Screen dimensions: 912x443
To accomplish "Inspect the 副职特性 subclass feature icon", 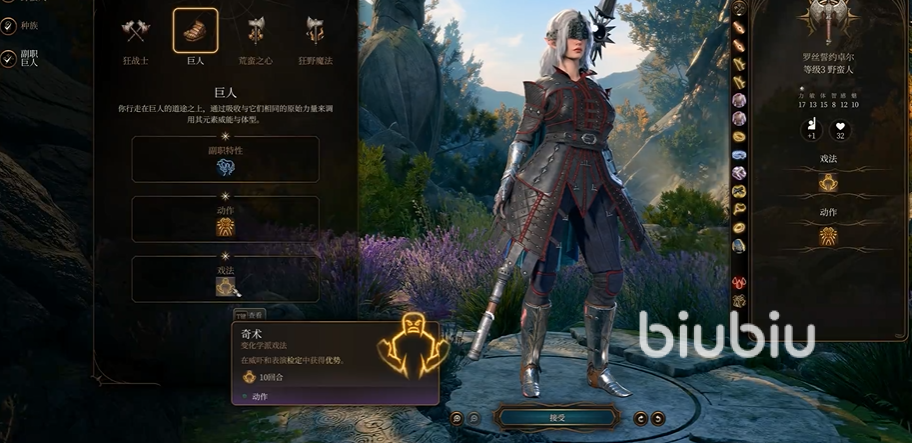I will pos(225,167).
